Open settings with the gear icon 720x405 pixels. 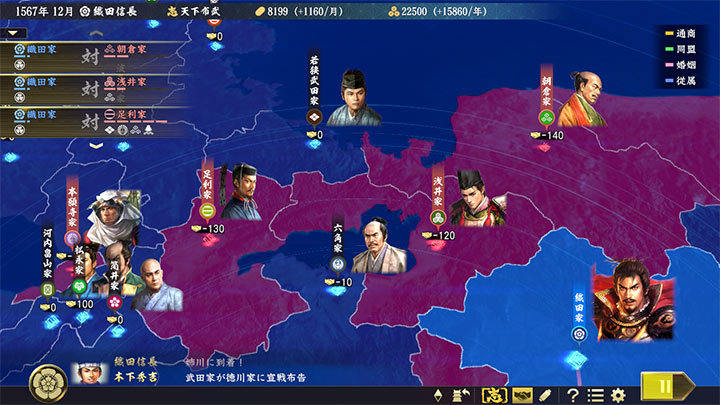[x=618, y=395]
